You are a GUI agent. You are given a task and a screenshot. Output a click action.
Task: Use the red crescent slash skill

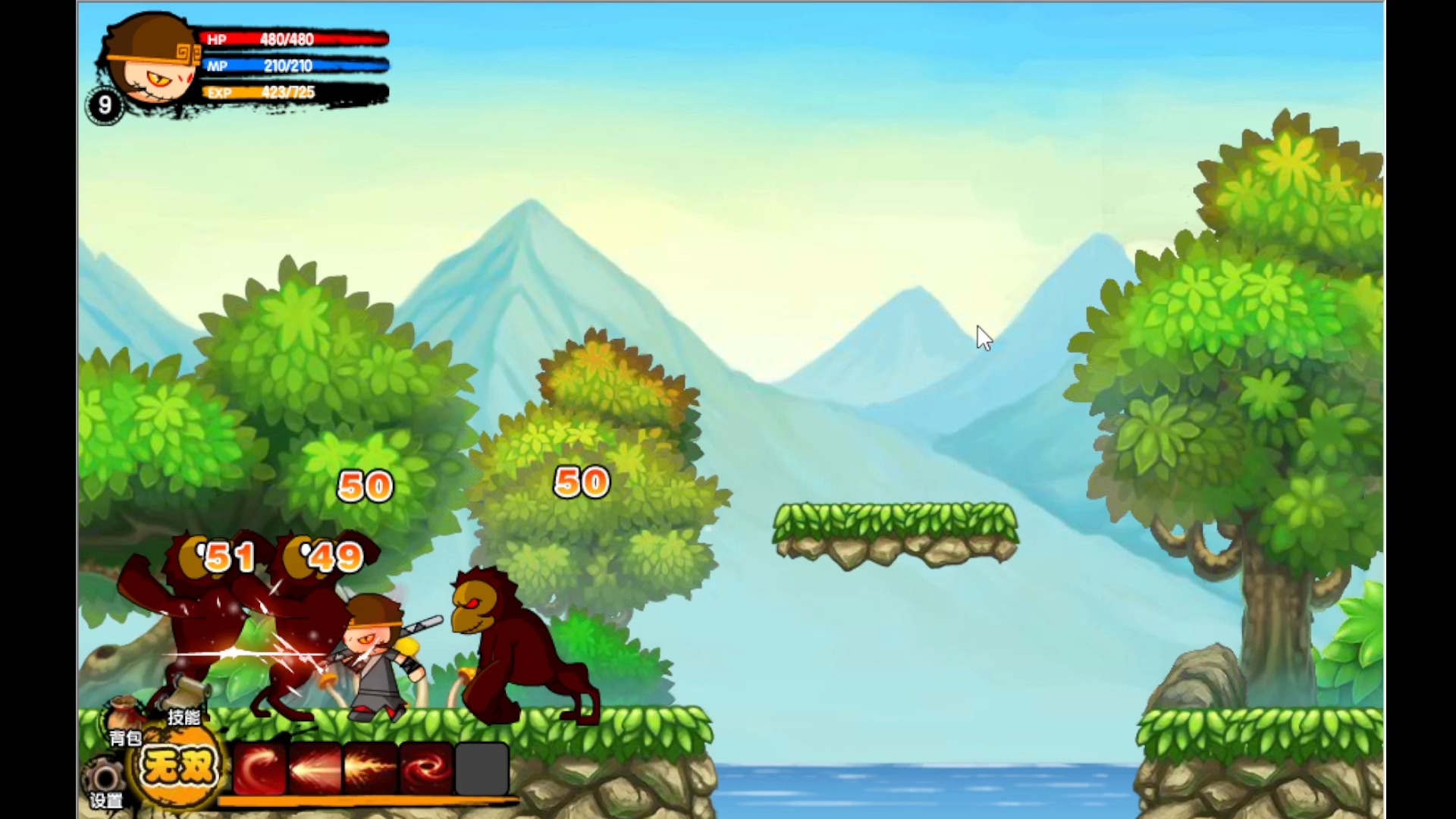[260, 767]
